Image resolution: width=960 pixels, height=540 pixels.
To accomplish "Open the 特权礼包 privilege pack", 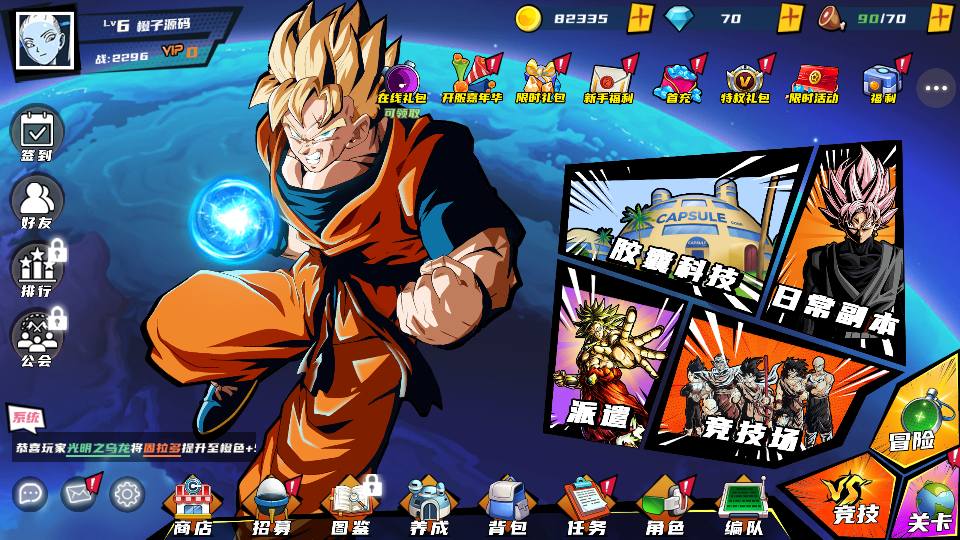I will 745,82.
